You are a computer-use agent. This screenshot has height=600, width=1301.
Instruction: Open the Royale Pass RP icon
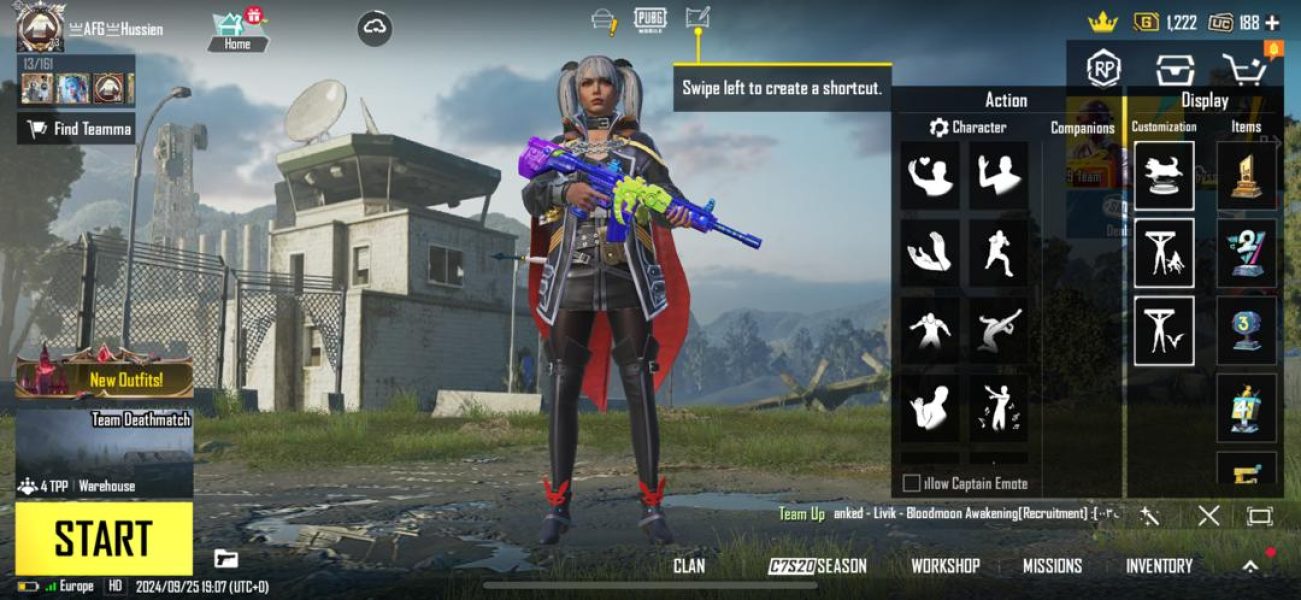[1103, 69]
